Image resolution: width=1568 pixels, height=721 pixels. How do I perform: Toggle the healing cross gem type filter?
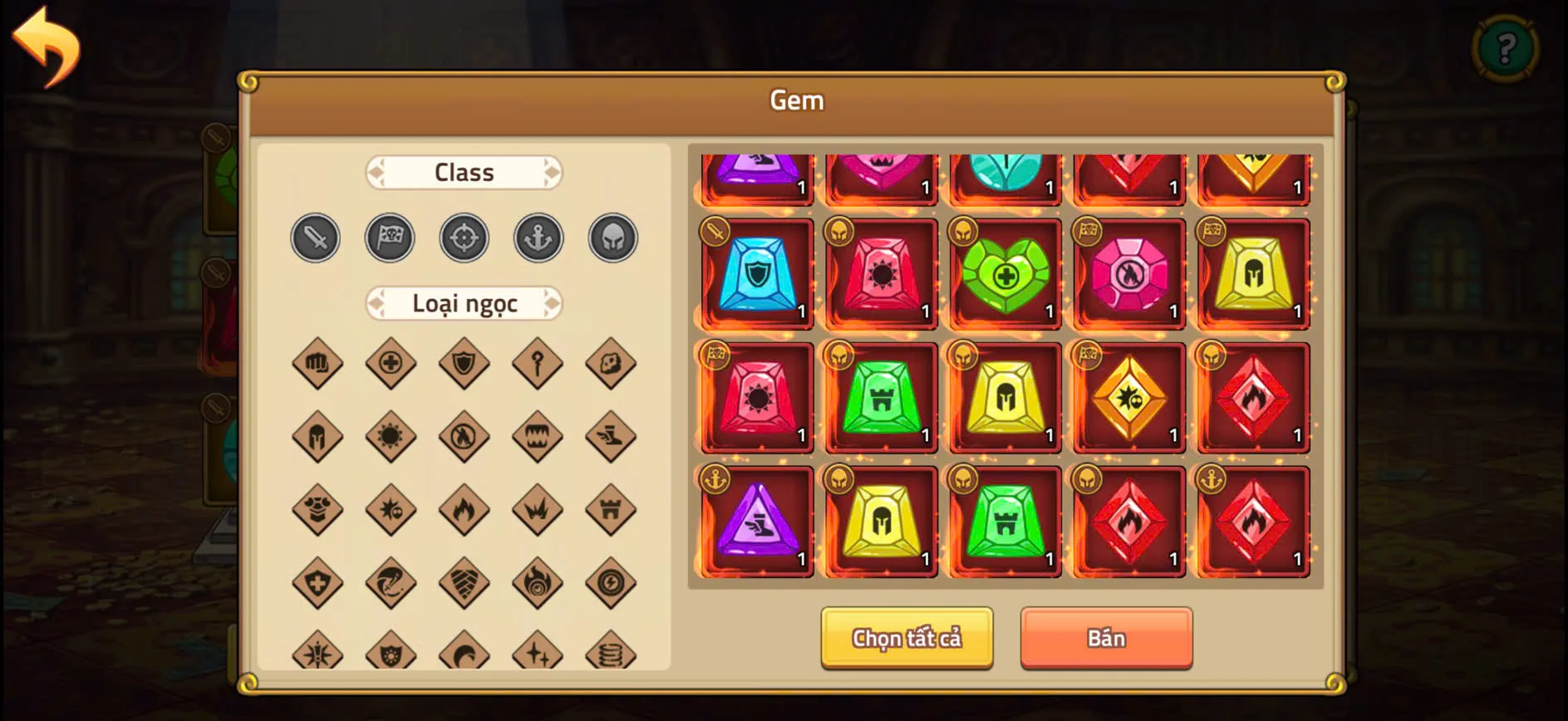click(x=390, y=363)
